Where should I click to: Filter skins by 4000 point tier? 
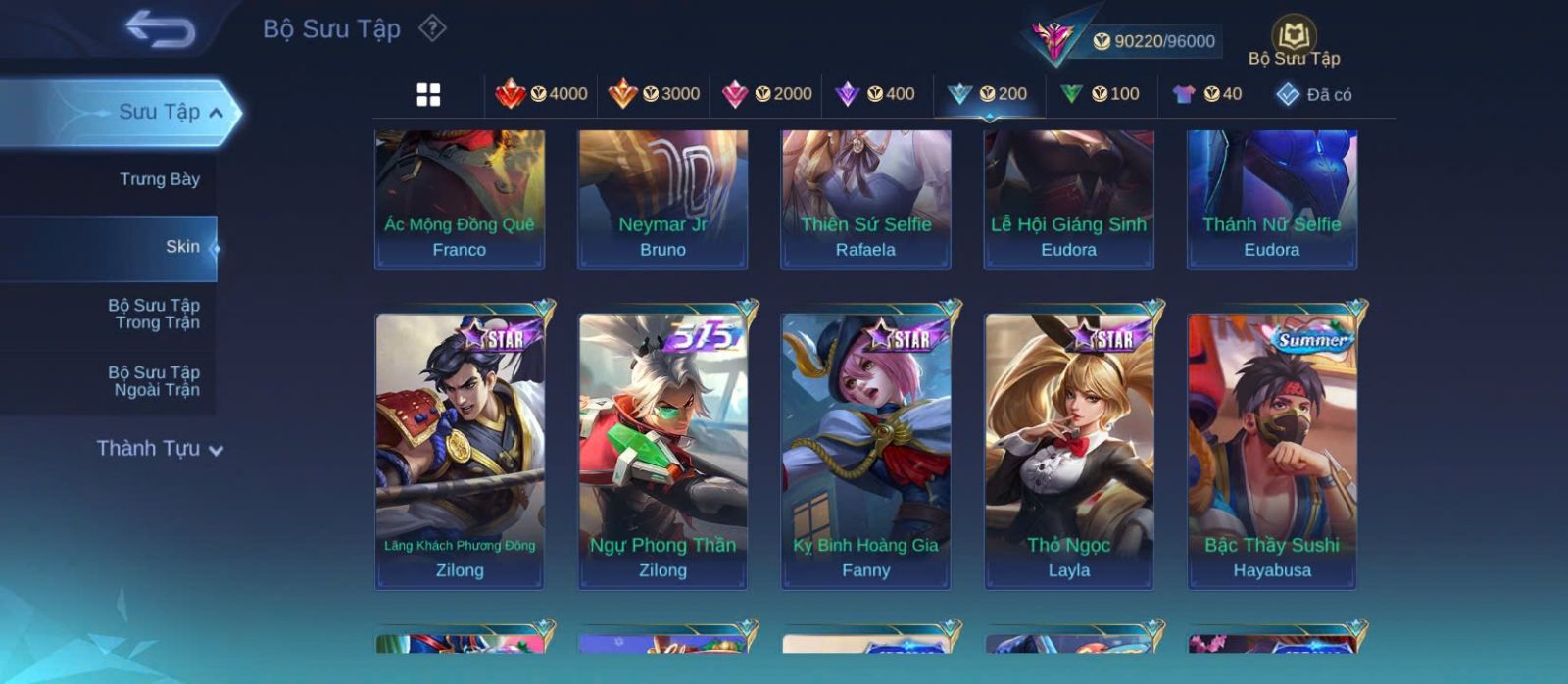(x=541, y=94)
